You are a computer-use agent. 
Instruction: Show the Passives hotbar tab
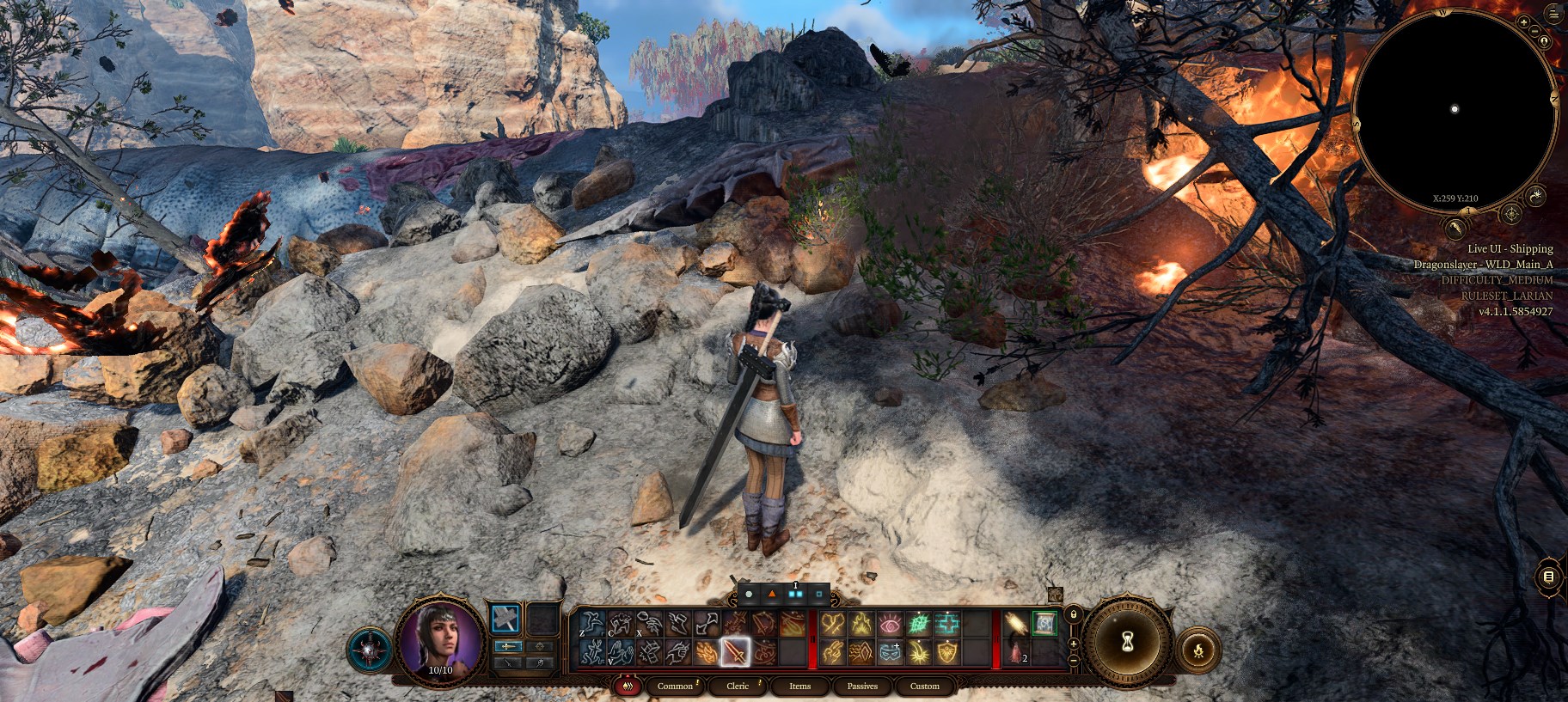tap(862, 686)
